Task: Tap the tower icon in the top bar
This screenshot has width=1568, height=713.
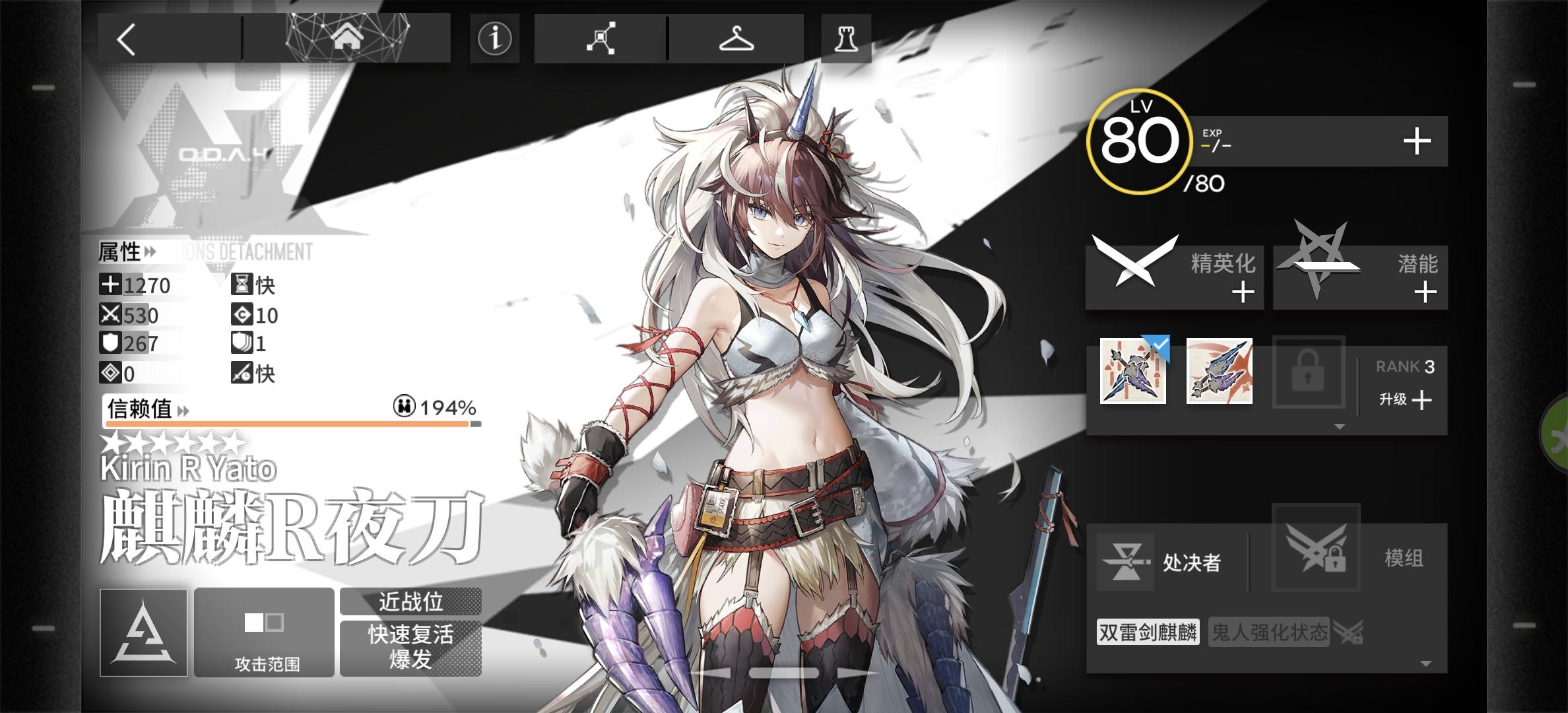Action: (847, 38)
